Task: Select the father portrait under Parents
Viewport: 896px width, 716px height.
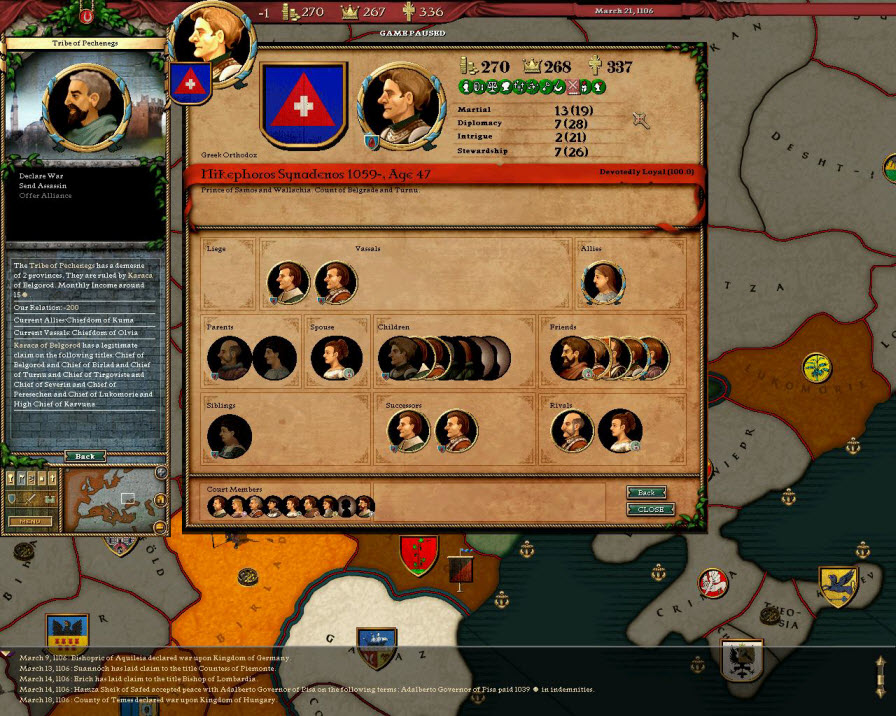Action: coord(229,357)
